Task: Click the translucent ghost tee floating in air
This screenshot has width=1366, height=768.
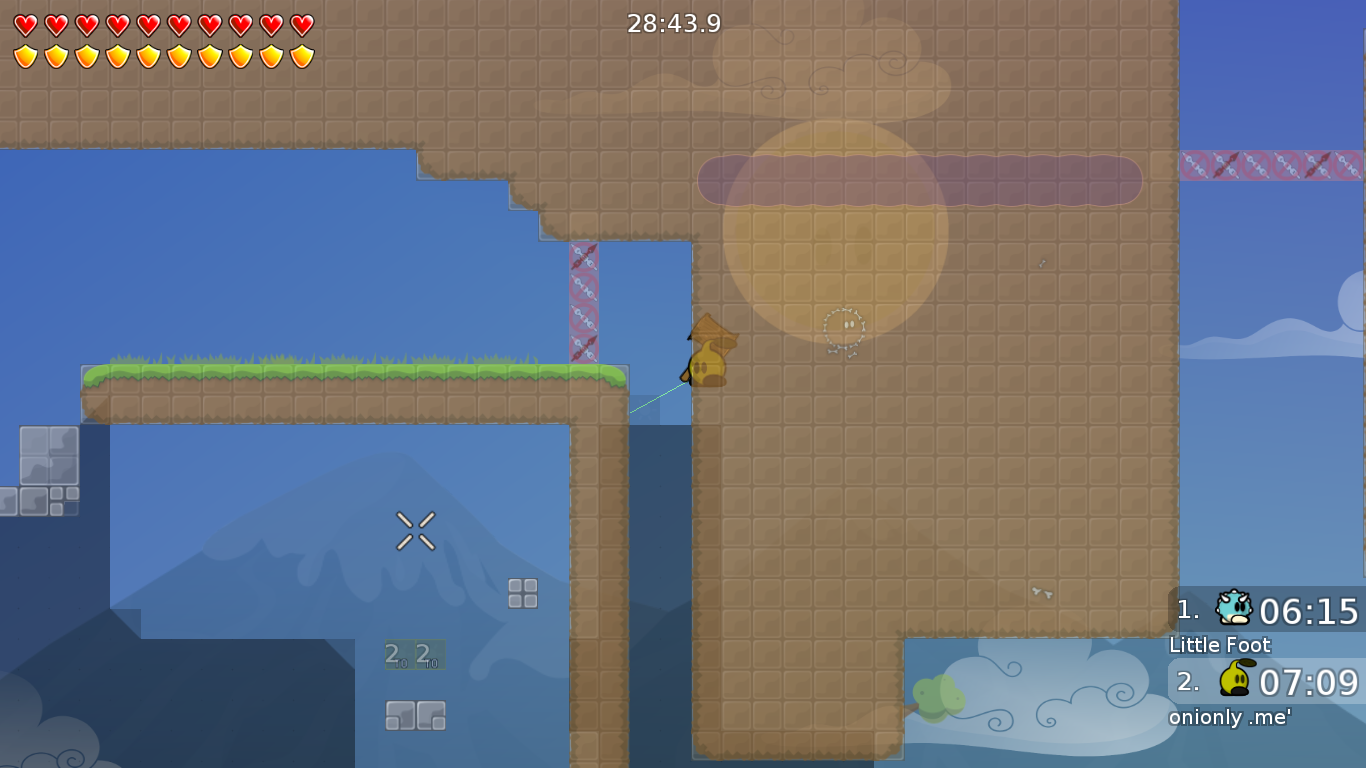Action: pos(845,327)
